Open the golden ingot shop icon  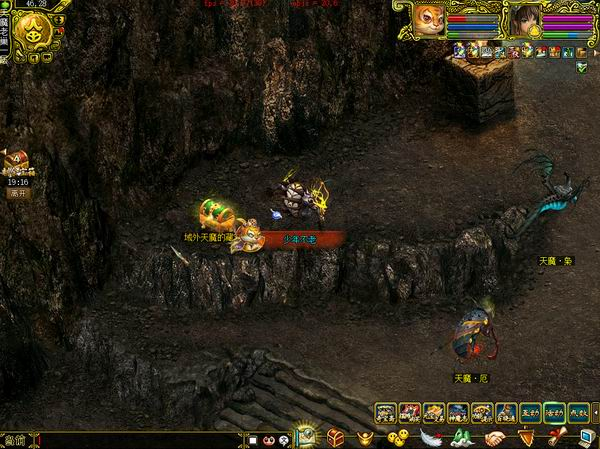click(366, 438)
